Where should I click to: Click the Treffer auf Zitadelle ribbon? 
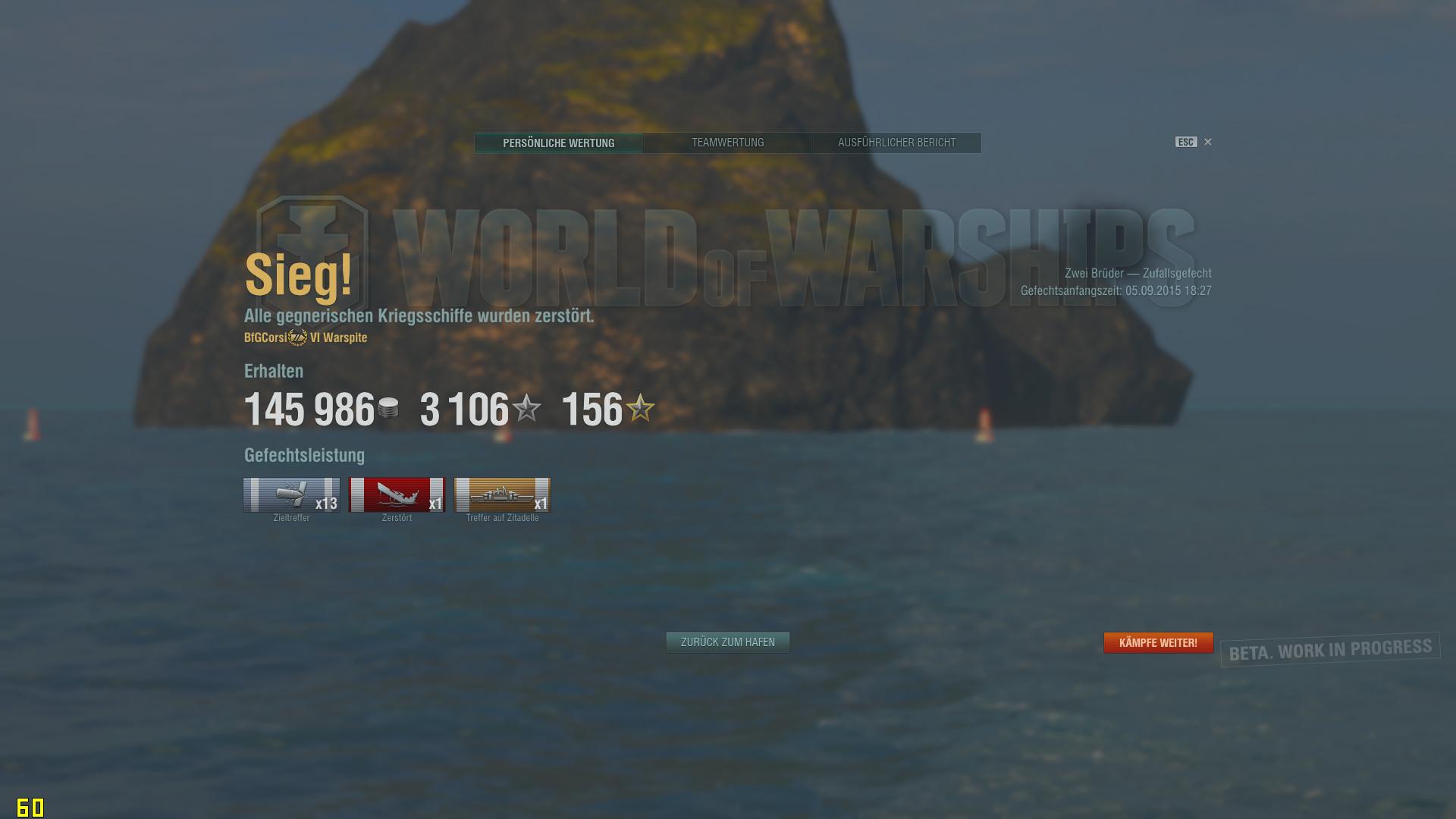(502, 494)
